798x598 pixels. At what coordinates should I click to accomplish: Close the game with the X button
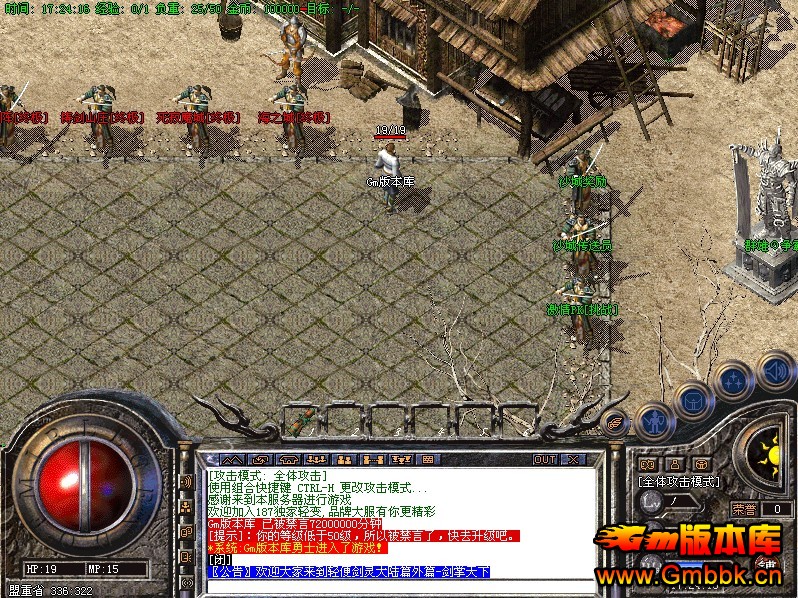pos(573,459)
